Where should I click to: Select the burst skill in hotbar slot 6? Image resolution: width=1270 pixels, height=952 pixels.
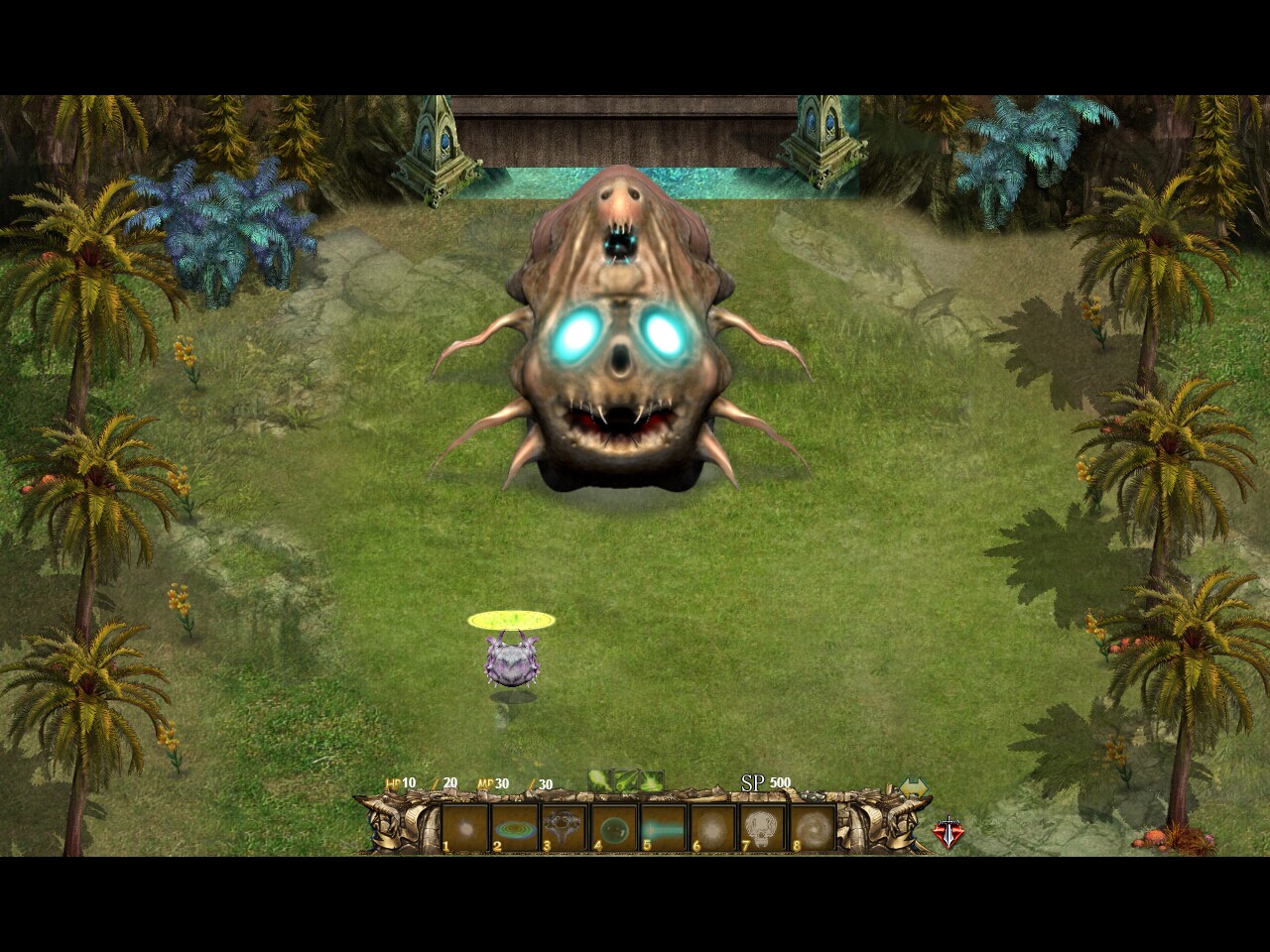click(x=714, y=827)
